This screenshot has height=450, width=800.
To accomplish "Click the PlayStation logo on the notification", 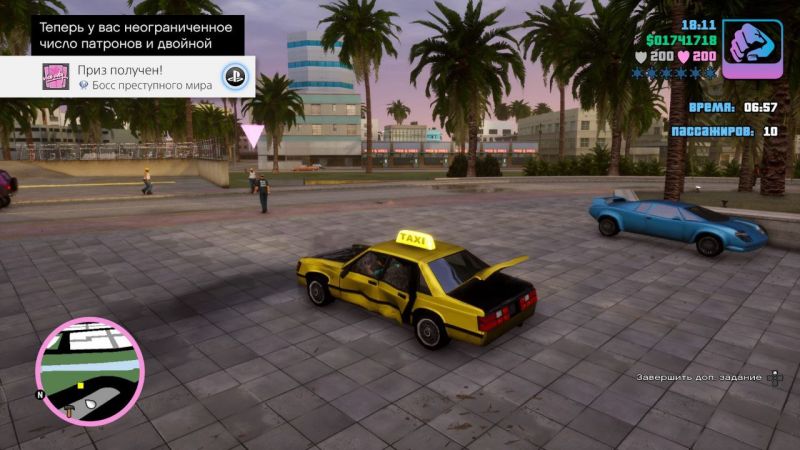I will coord(235,77).
